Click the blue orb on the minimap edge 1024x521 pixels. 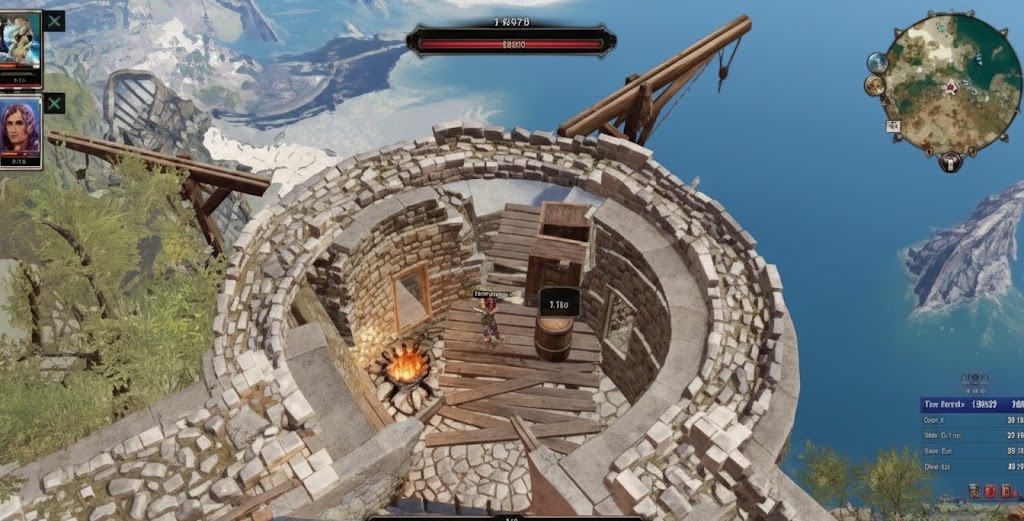click(877, 62)
